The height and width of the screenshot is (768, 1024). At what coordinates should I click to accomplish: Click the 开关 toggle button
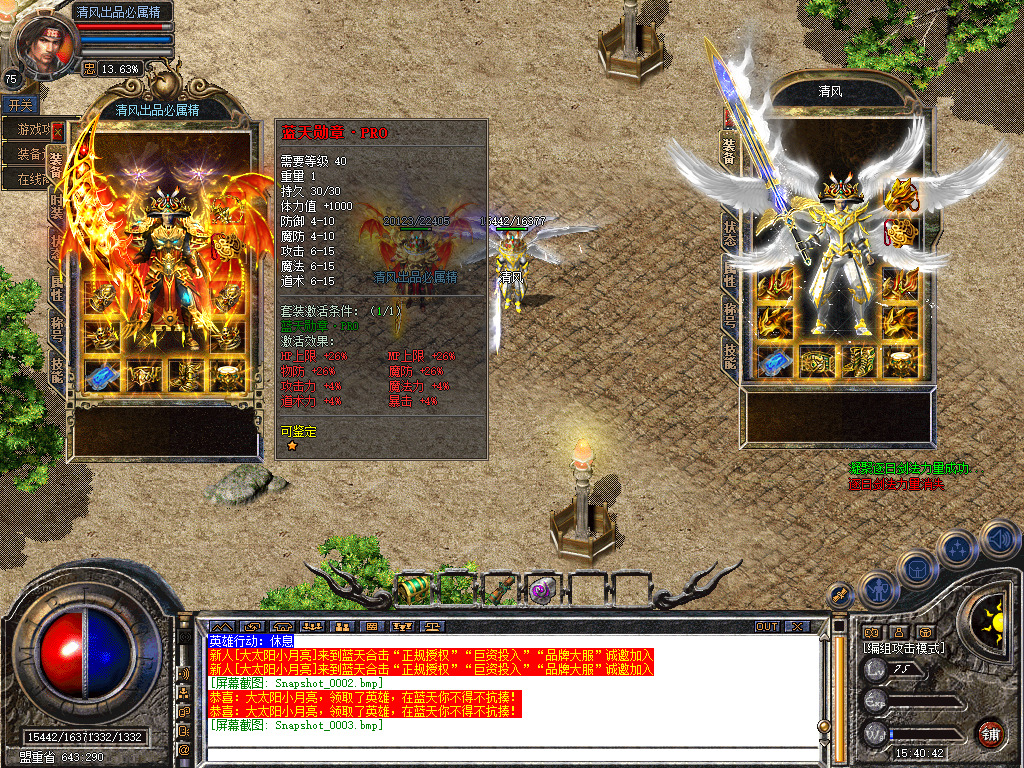click(x=20, y=105)
